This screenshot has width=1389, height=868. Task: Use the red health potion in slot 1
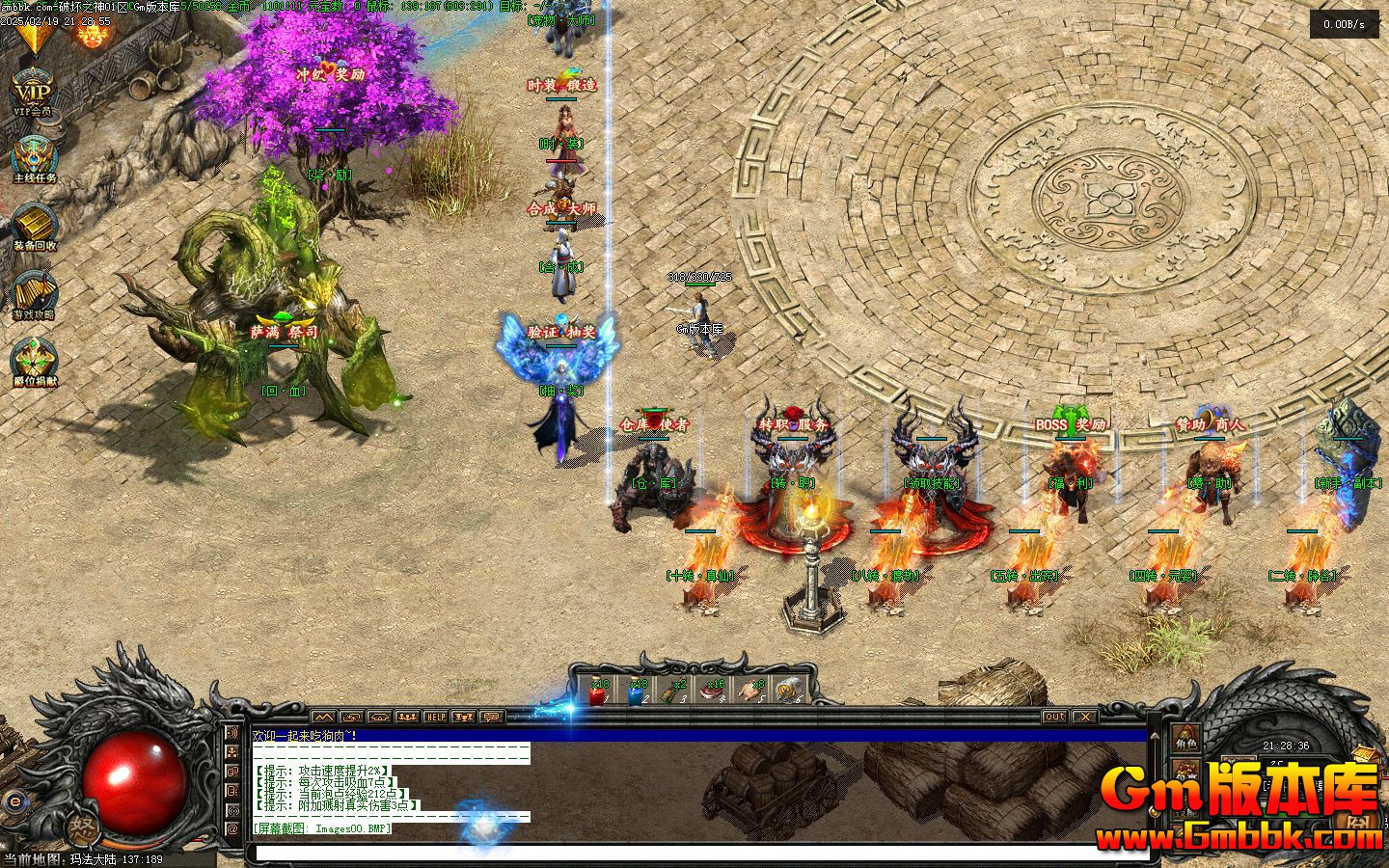598,692
